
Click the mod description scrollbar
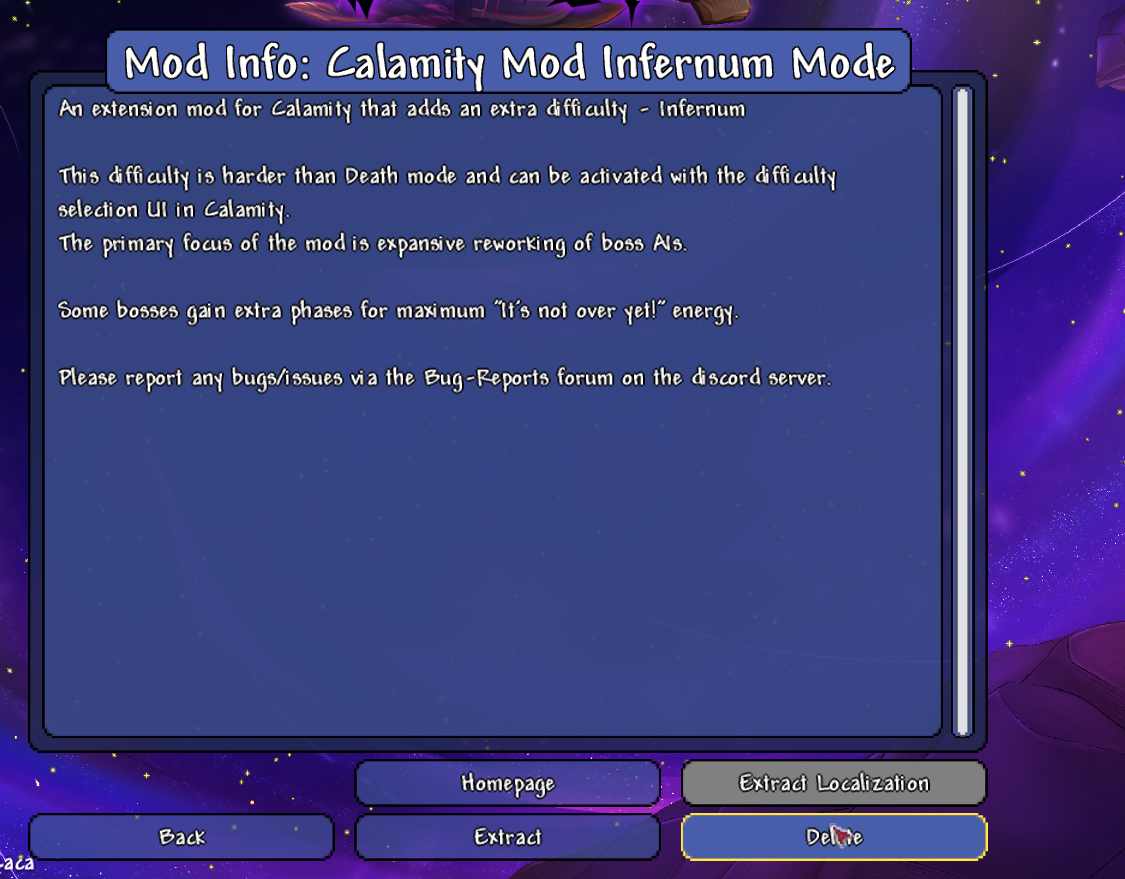pyautogui.click(x=962, y=410)
